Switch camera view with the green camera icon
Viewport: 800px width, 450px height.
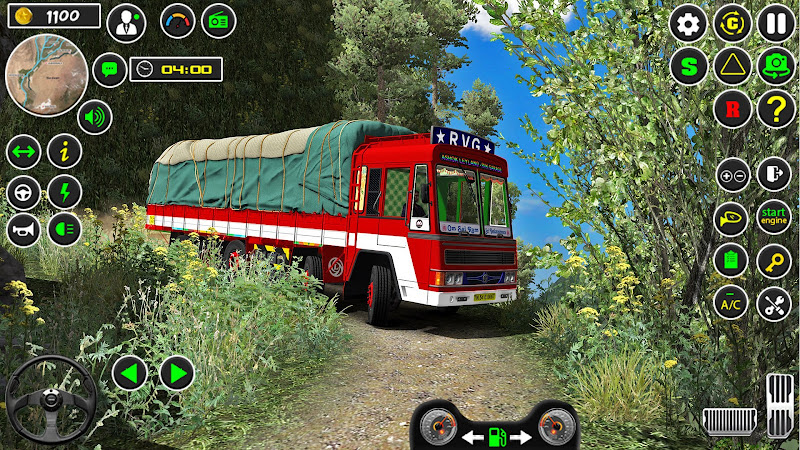pyautogui.click(x=775, y=67)
